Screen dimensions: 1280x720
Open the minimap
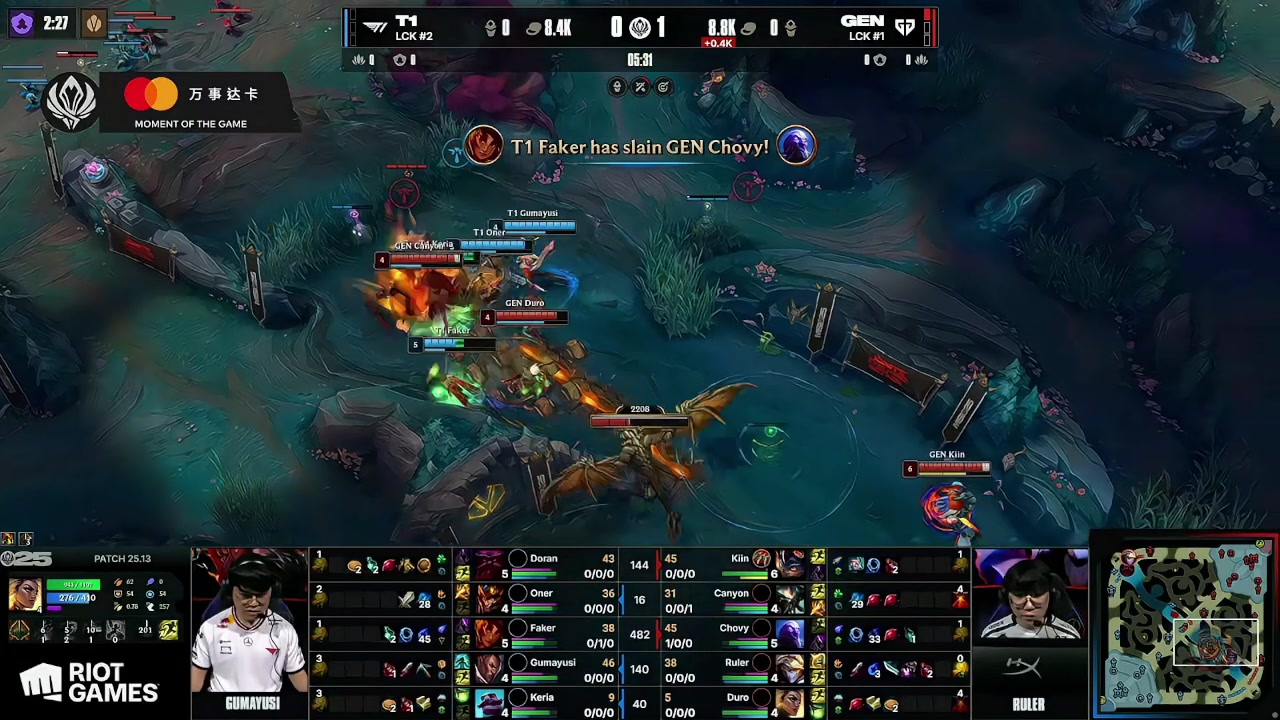coord(1185,626)
